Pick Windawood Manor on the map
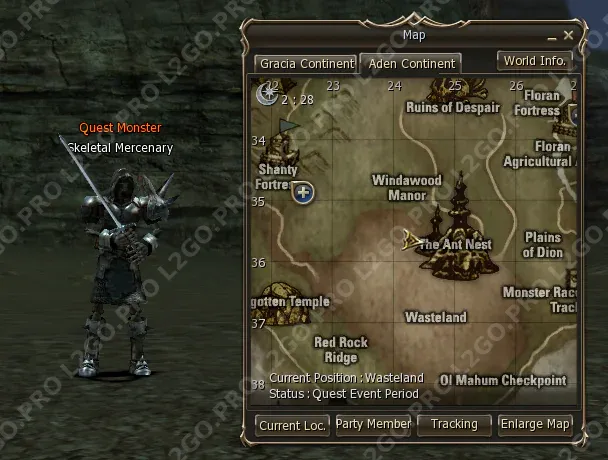 click(407, 188)
